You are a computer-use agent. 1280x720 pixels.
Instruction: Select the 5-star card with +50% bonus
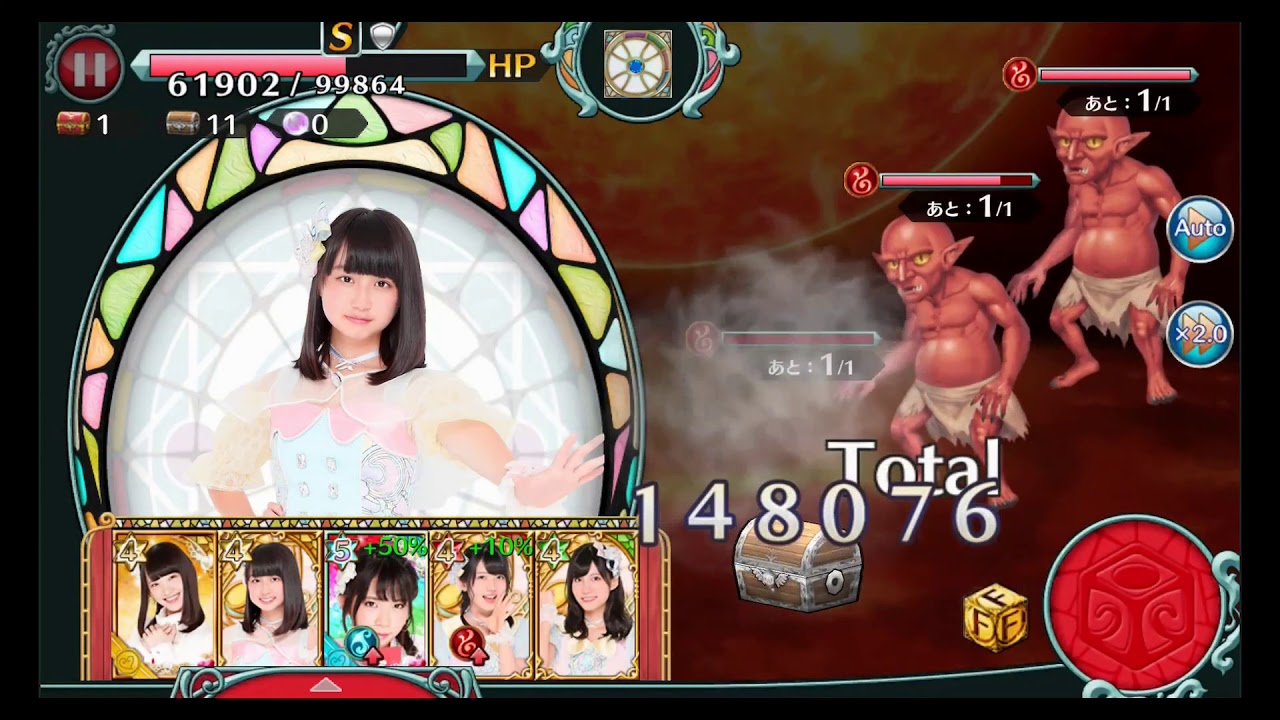point(376,599)
